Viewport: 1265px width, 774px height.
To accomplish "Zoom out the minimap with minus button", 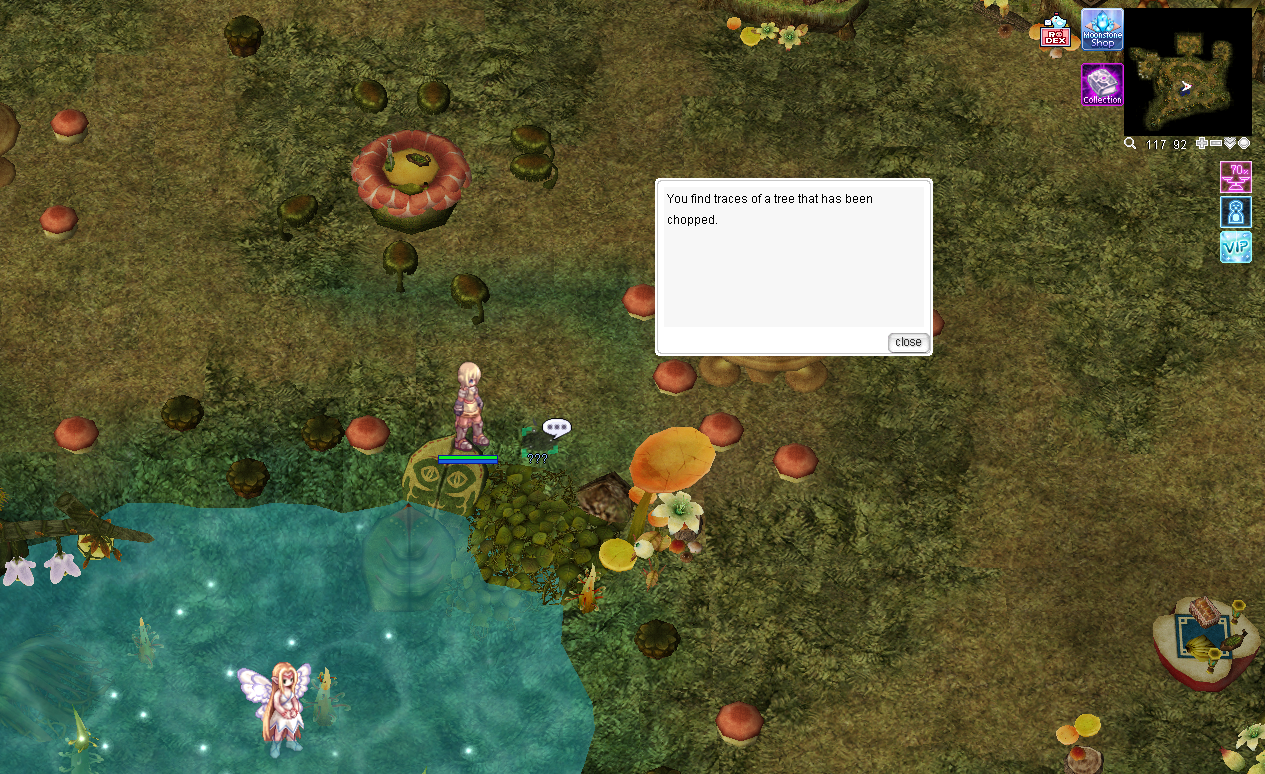I will [x=1216, y=144].
